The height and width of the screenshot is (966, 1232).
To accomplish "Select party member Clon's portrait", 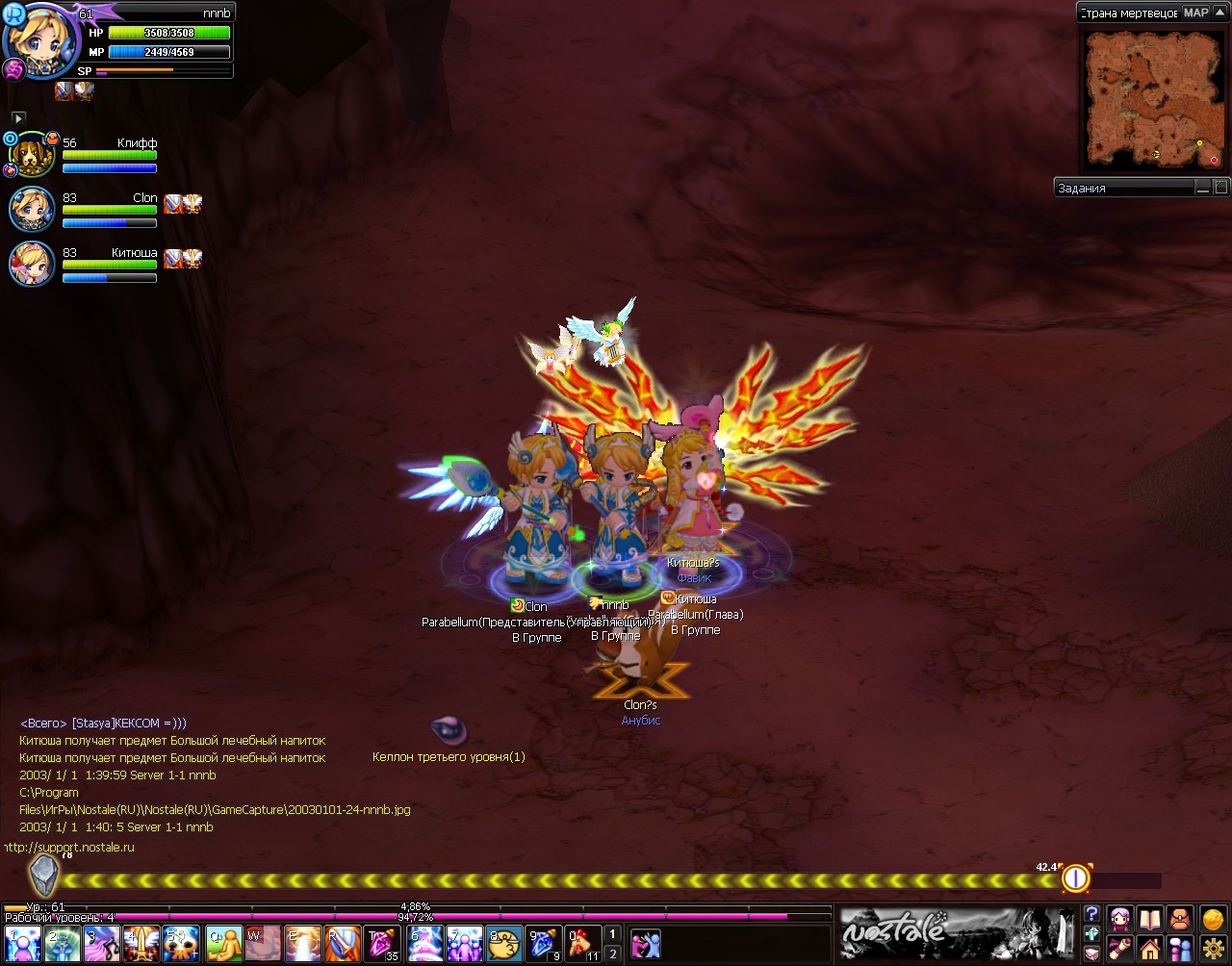I will tap(31, 209).
